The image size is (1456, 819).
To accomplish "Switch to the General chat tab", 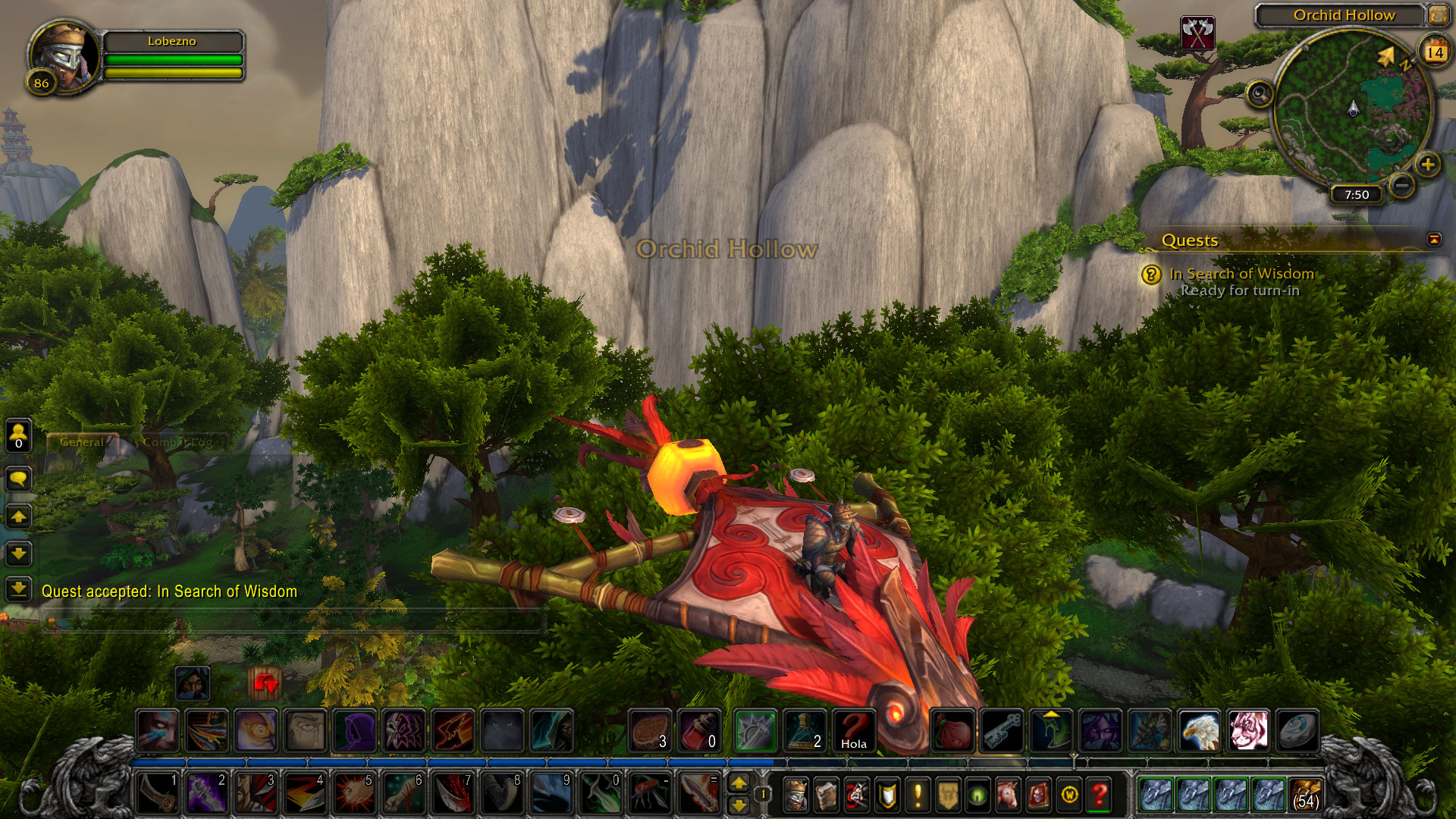I will point(82,442).
